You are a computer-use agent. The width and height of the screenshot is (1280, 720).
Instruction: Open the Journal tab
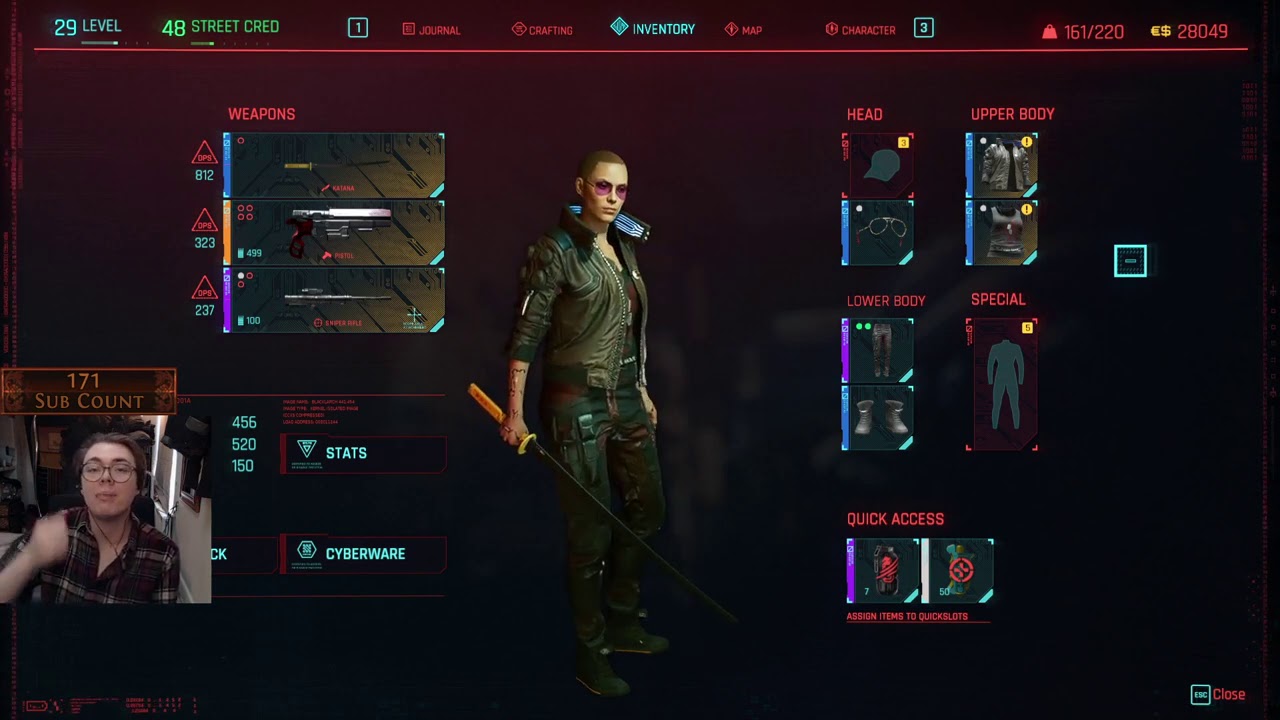click(x=431, y=30)
